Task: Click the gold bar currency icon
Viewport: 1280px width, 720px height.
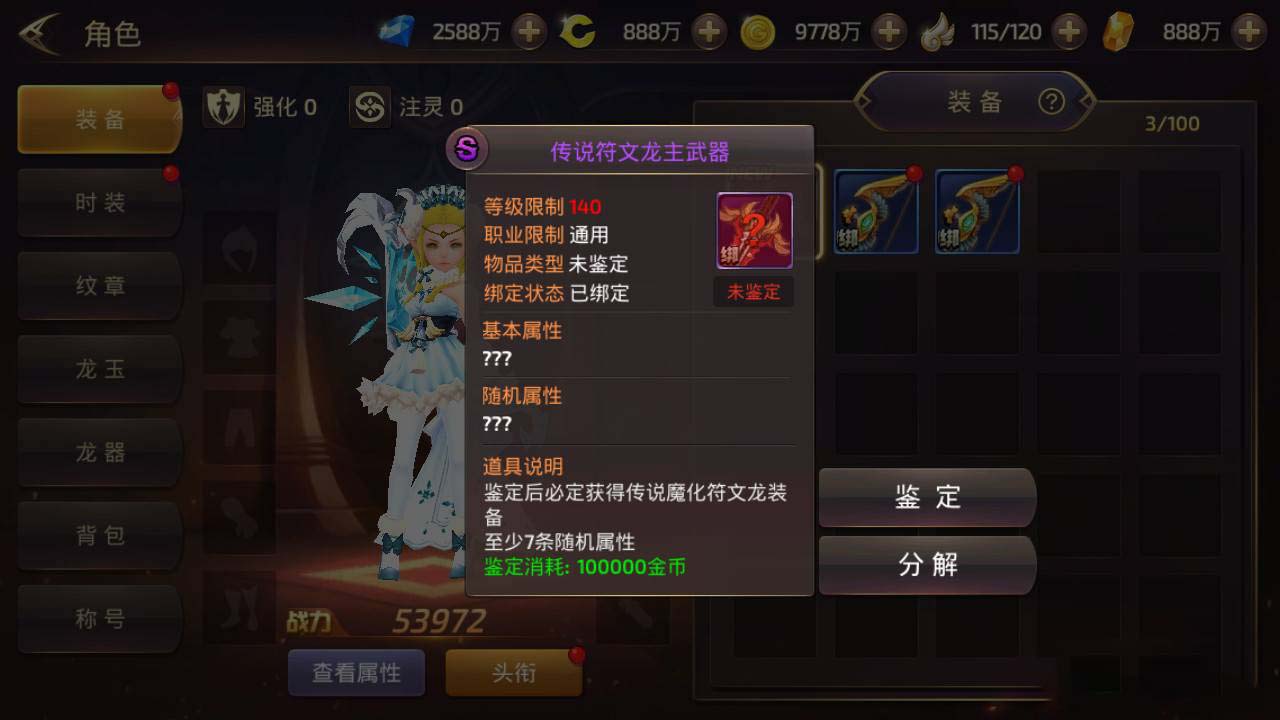Action: [x=1119, y=32]
